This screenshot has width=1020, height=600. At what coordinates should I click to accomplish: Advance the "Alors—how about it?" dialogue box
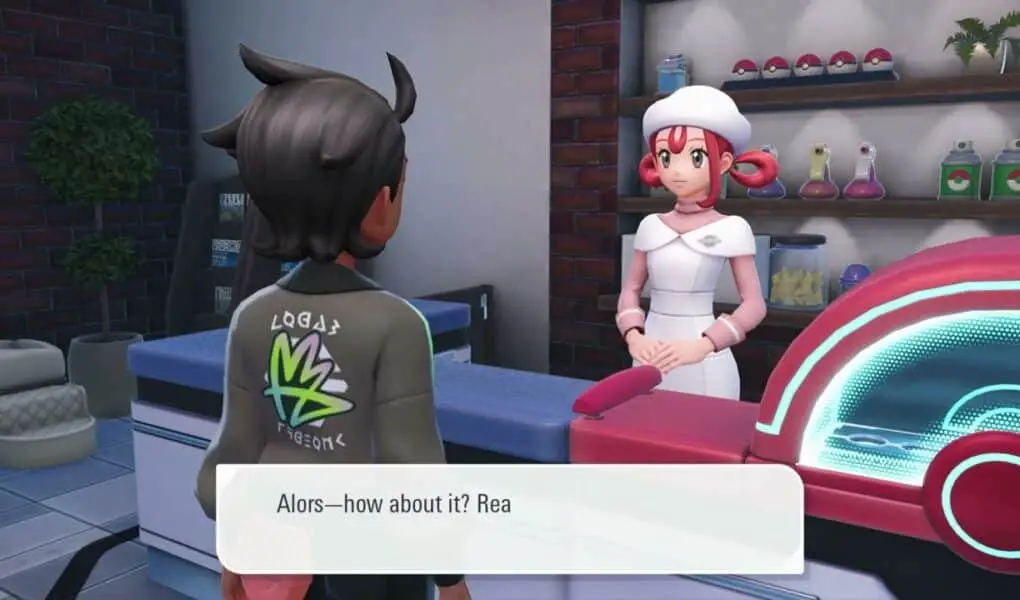pos(510,518)
